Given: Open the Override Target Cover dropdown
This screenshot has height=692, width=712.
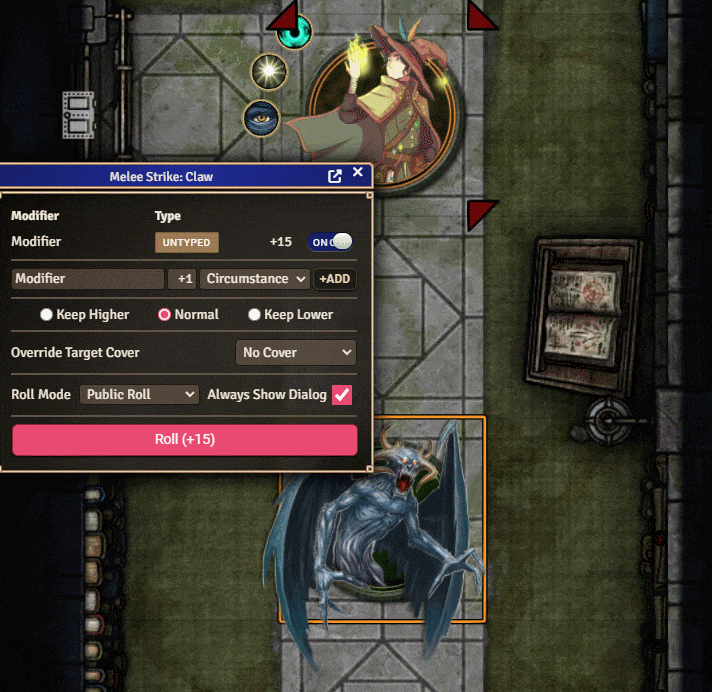Looking at the screenshot, I should point(297,352).
